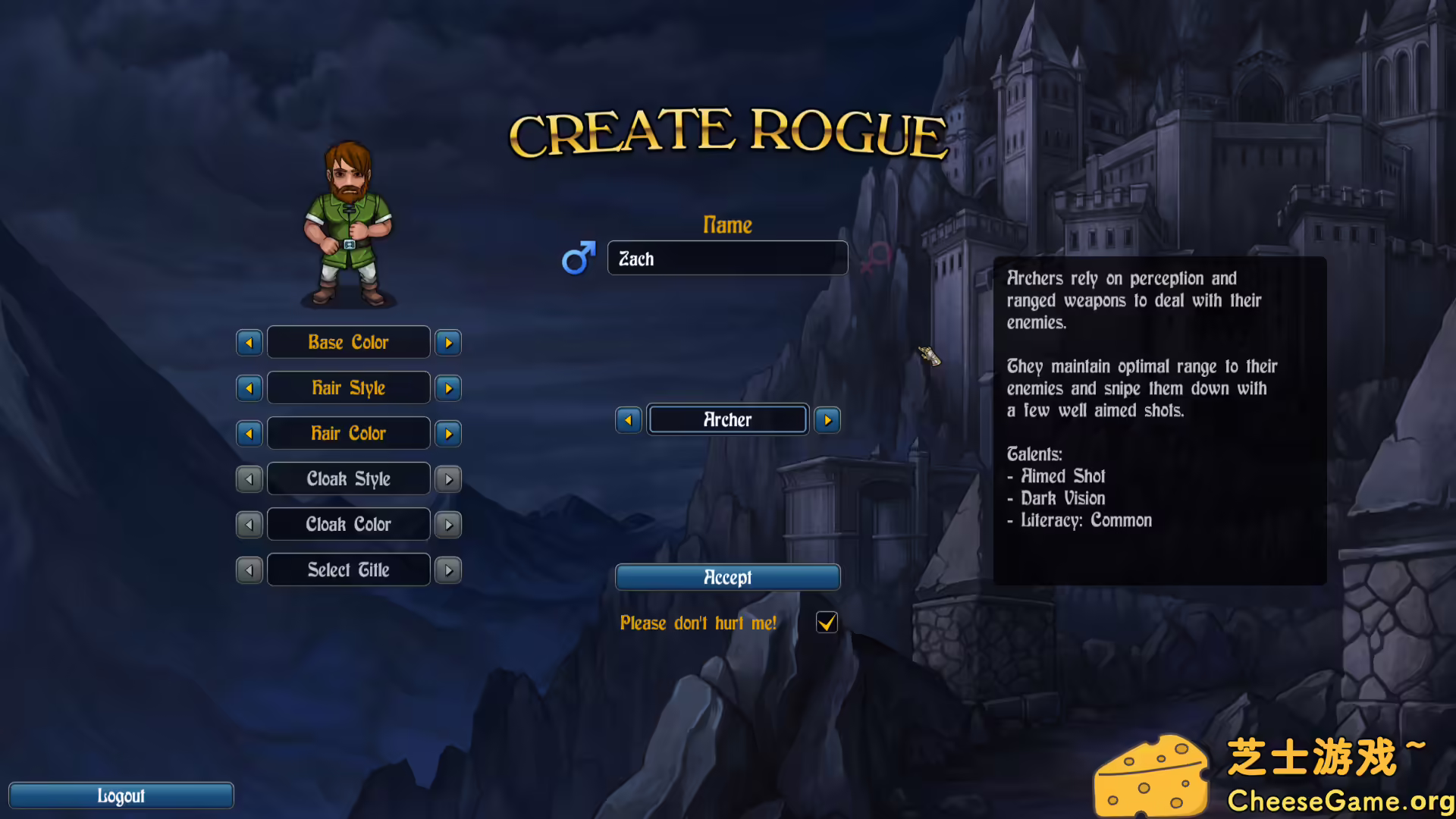Open the Base Color selector

click(x=348, y=342)
